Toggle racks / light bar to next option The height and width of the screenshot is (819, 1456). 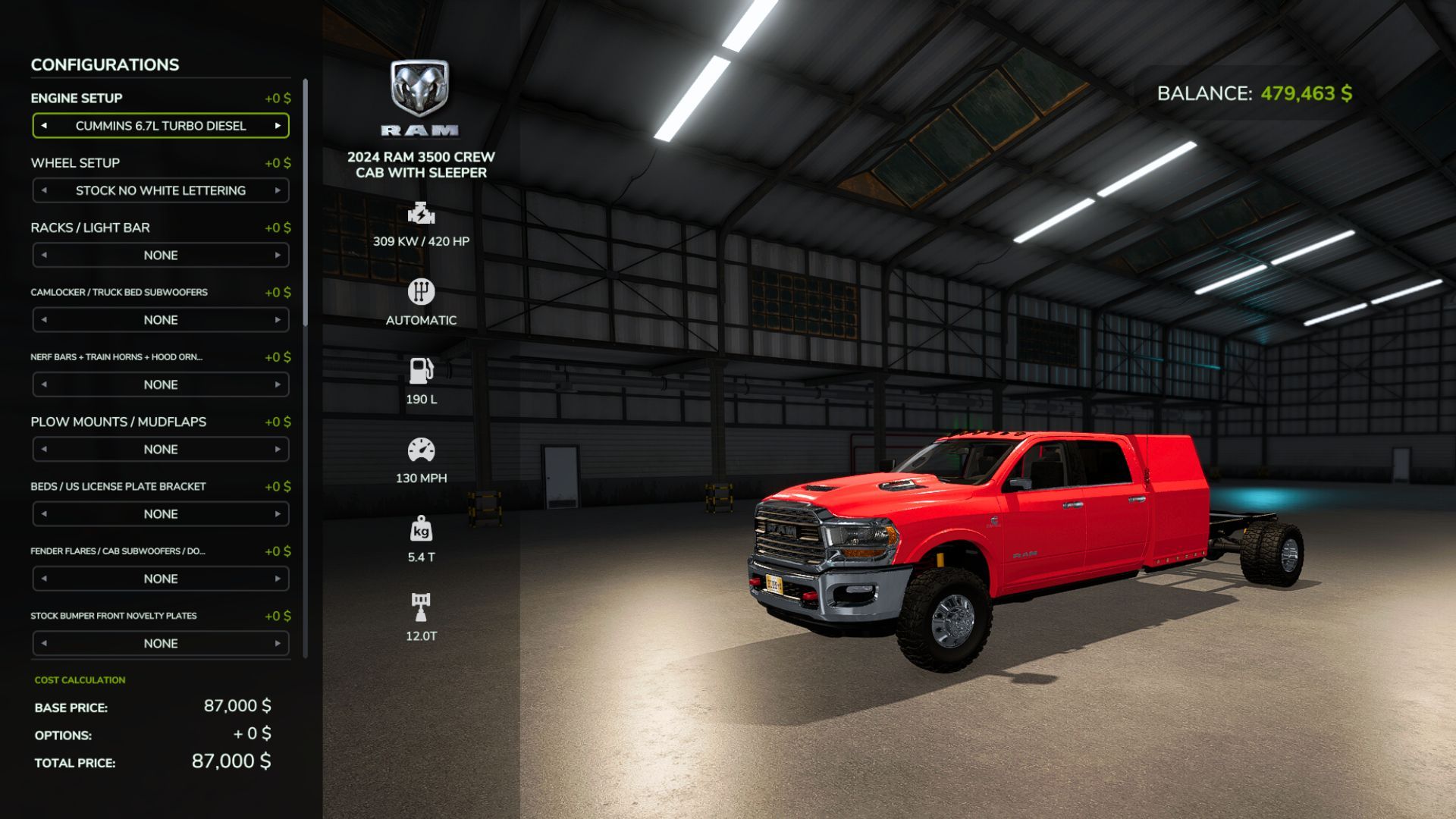[278, 255]
